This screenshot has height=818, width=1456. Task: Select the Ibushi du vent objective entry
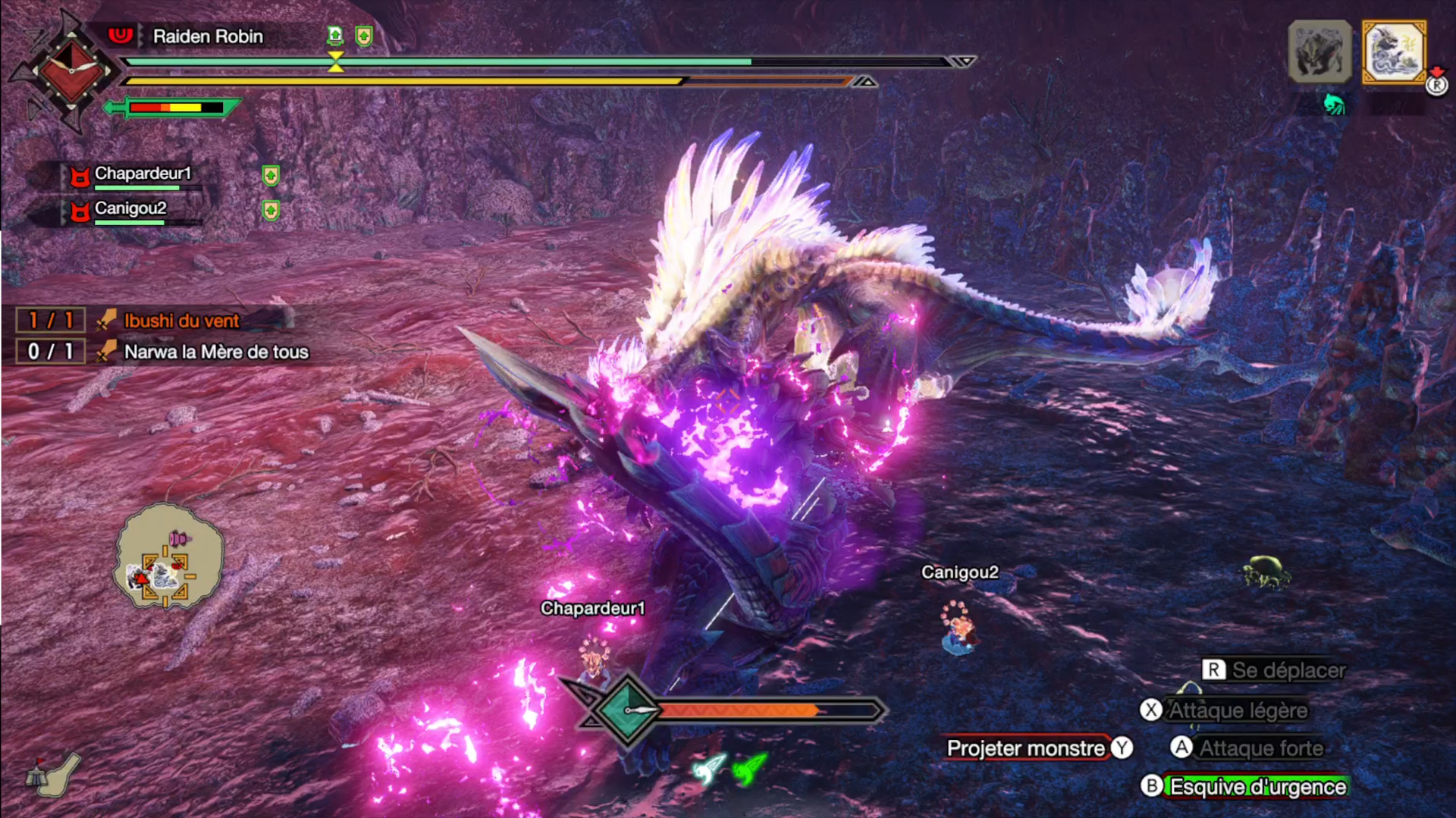[x=182, y=320]
